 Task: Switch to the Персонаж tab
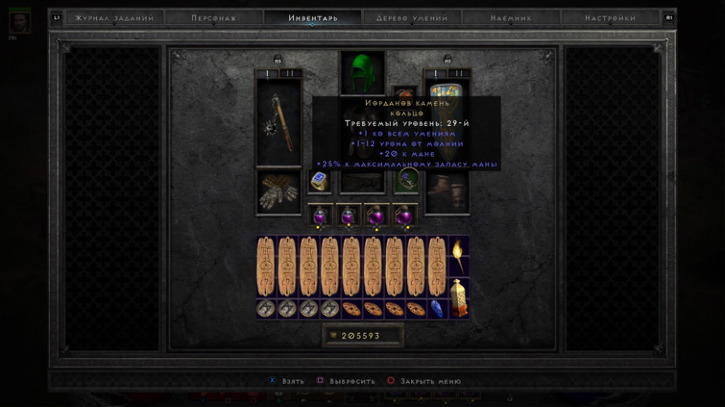(214, 18)
